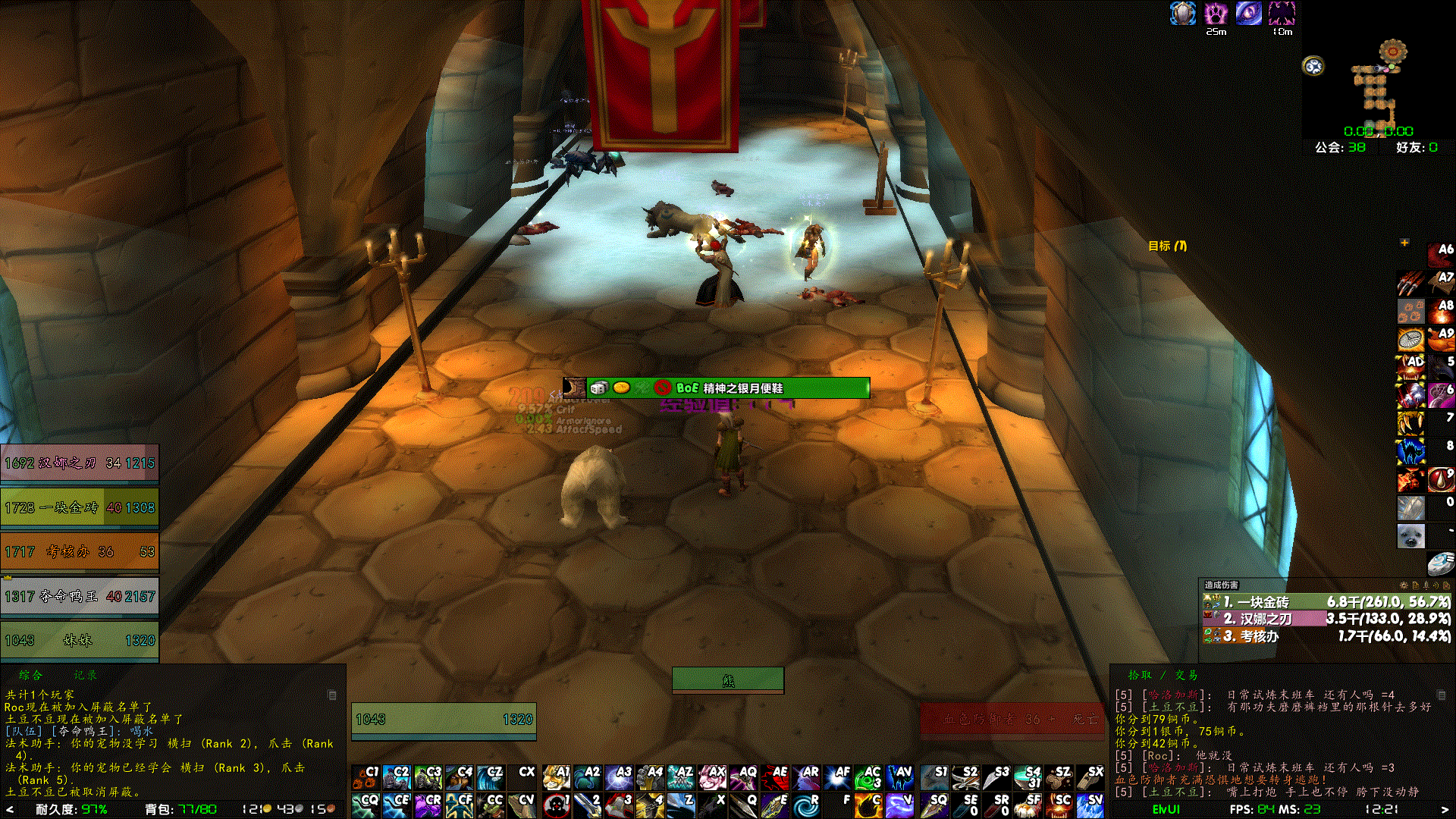Select 妹妹 in the party frames
Image resolution: width=1456 pixels, height=819 pixels.
click(x=80, y=641)
